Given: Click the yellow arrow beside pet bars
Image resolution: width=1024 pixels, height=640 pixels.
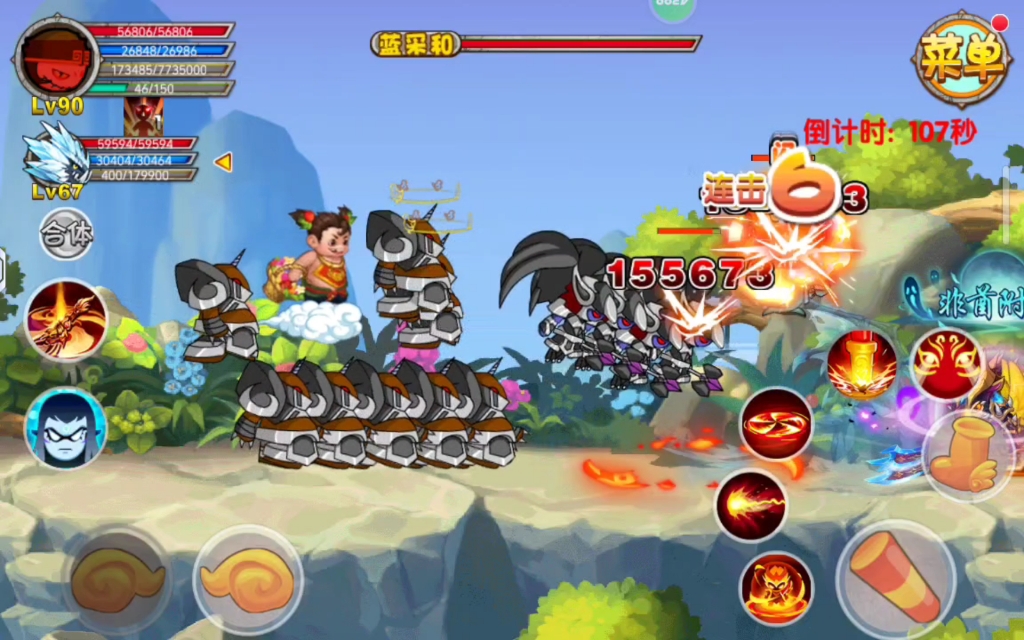Looking at the screenshot, I should (x=223, y=161).
